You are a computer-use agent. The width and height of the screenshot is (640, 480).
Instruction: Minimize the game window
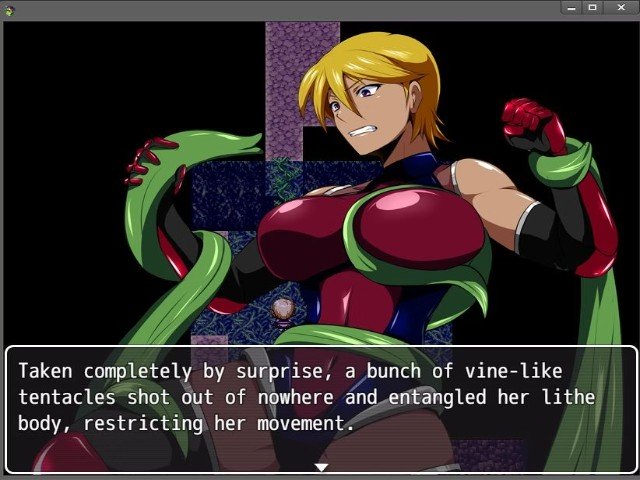pyautogui.click(x=571, y=7)
